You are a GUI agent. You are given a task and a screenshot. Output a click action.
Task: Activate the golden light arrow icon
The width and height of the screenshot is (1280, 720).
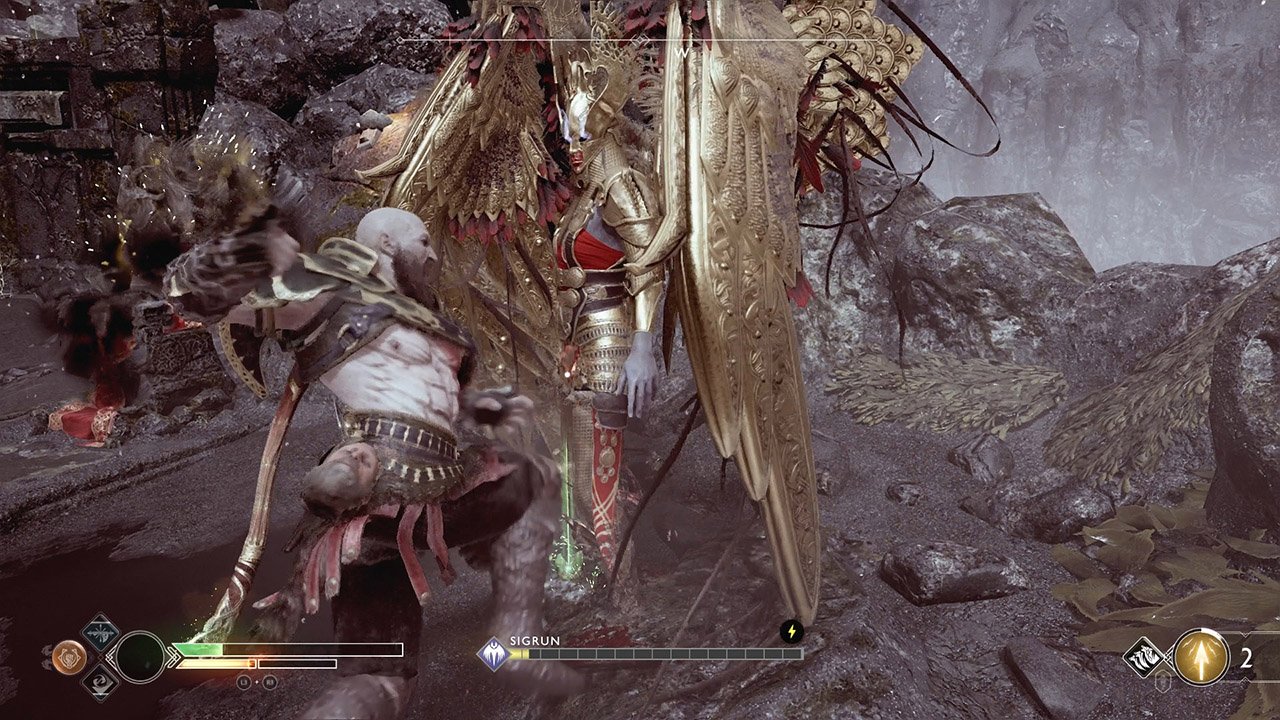coord(1201,657)
